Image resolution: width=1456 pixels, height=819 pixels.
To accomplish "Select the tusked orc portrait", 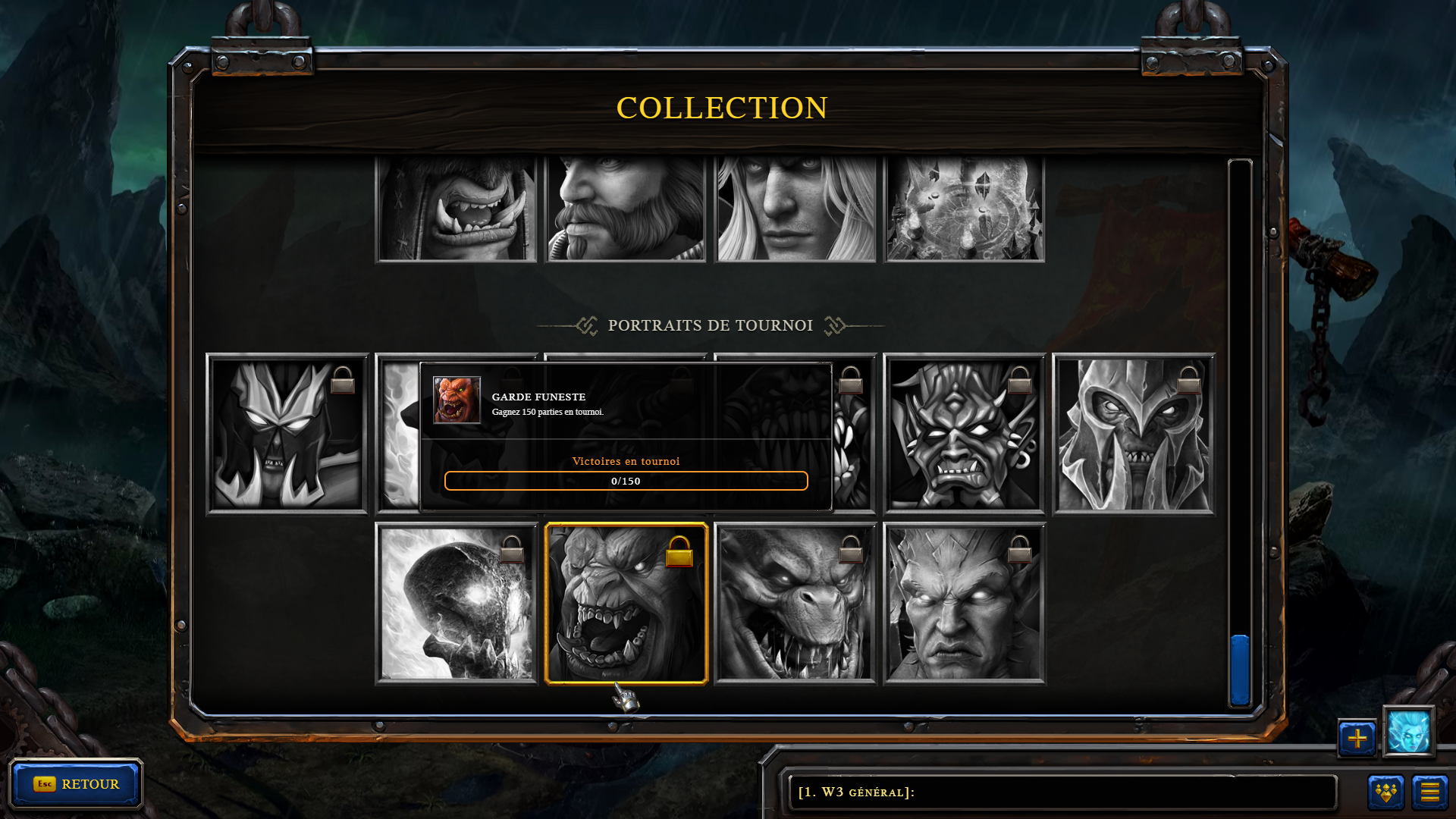I will coord(457,209).
